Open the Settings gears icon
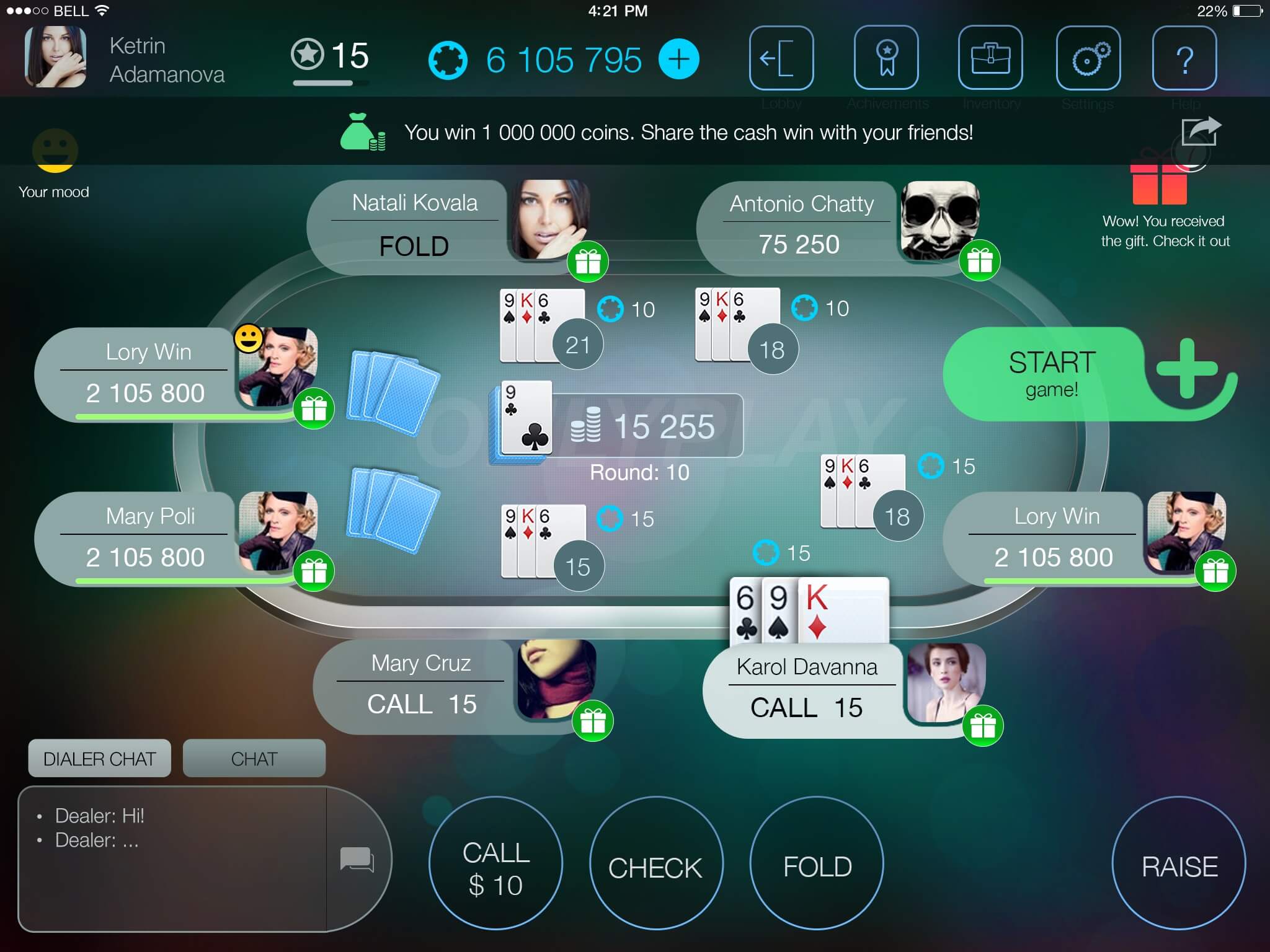The height and width of the screenshot is (952, 1270). 1088,58
